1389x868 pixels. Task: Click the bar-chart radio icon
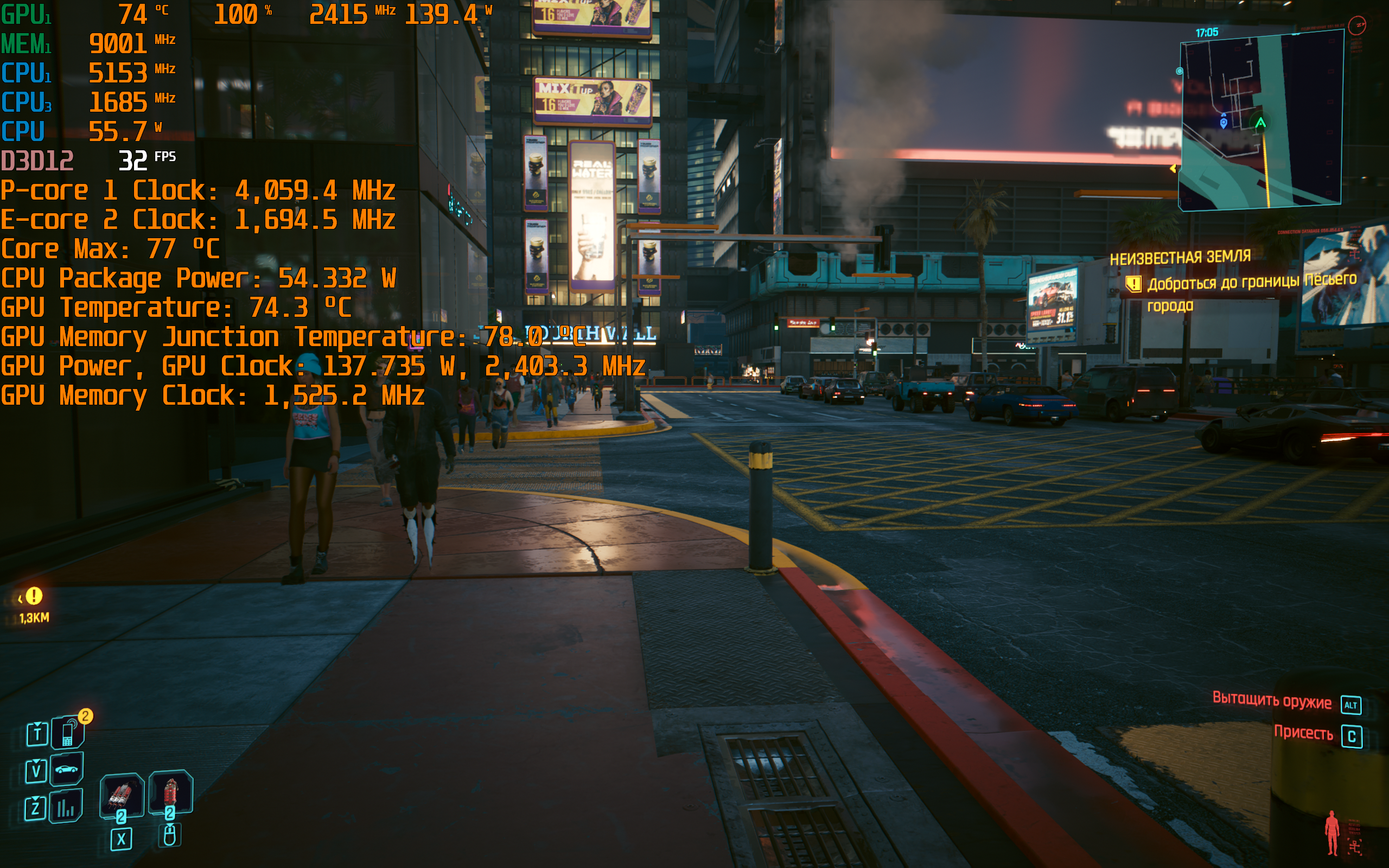click(66, 807)
